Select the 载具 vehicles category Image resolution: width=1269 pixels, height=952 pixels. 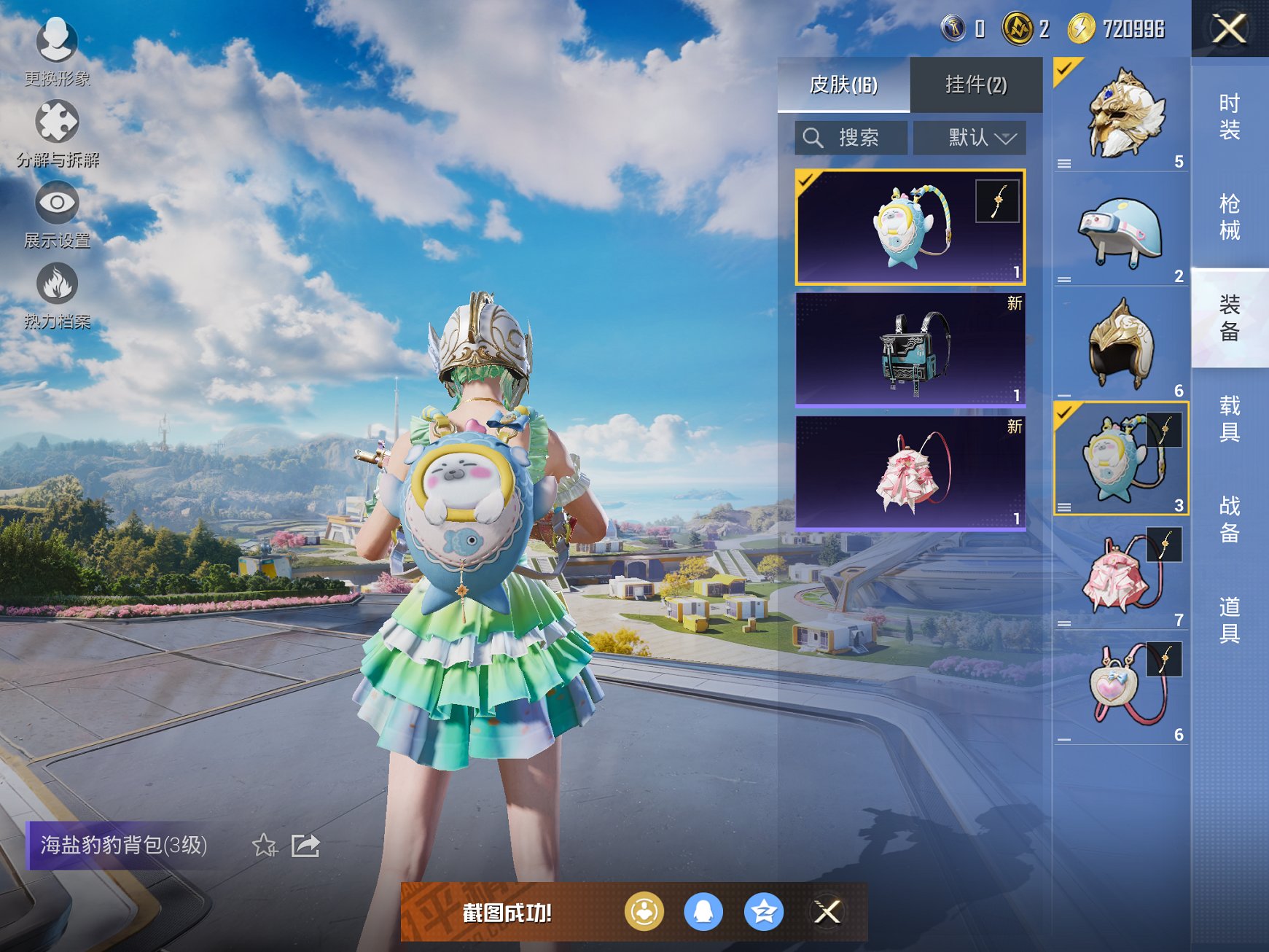tap(1230, 418)
